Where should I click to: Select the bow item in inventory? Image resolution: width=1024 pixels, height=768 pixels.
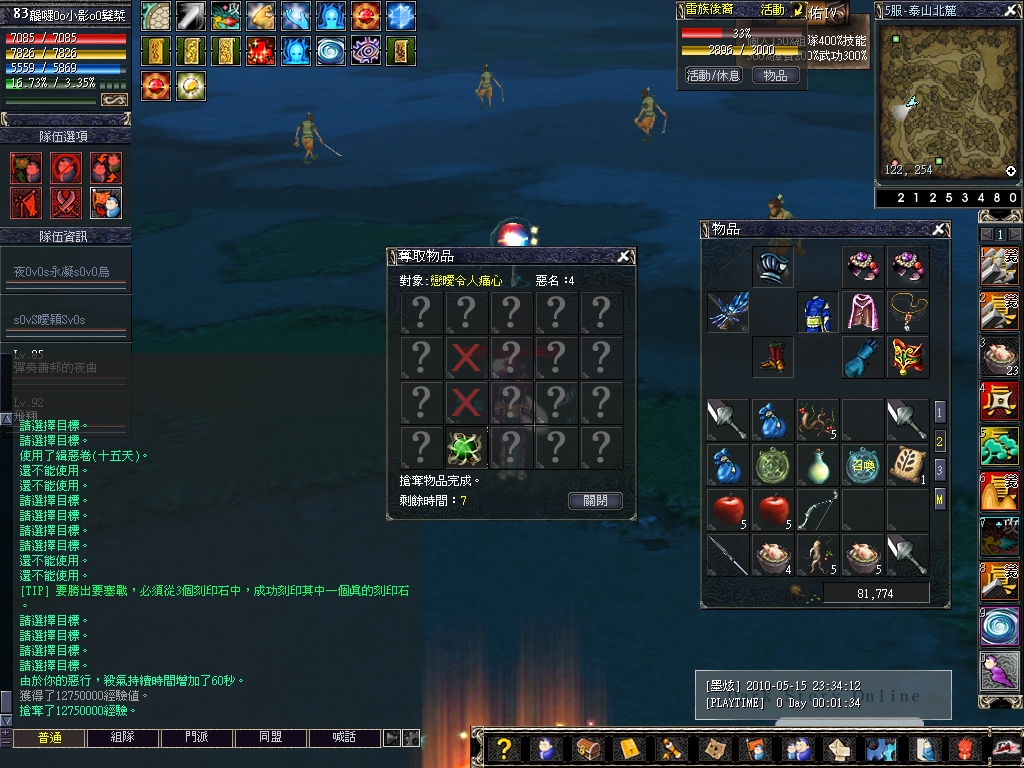[x=817, y=510]
